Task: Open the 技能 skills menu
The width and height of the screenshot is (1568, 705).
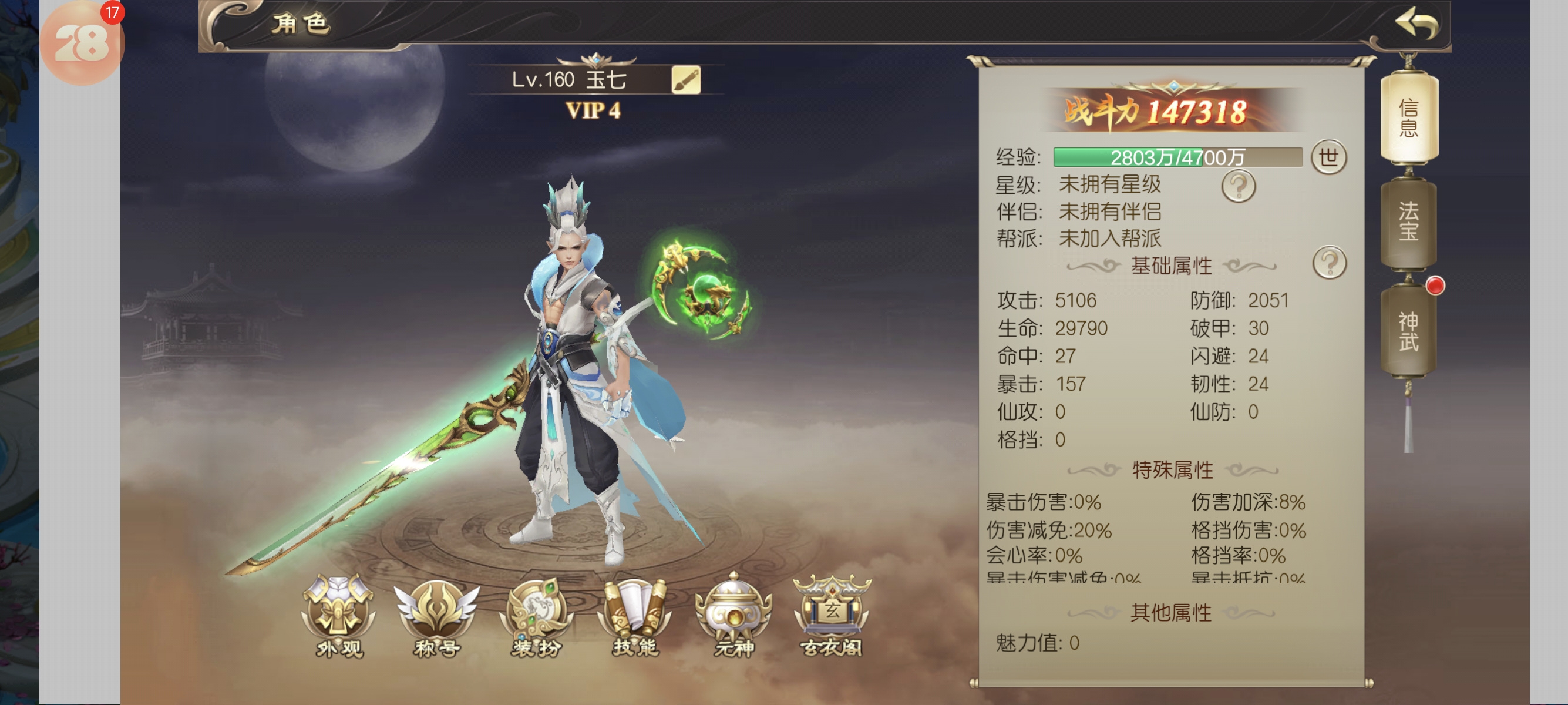Action: 634,616
